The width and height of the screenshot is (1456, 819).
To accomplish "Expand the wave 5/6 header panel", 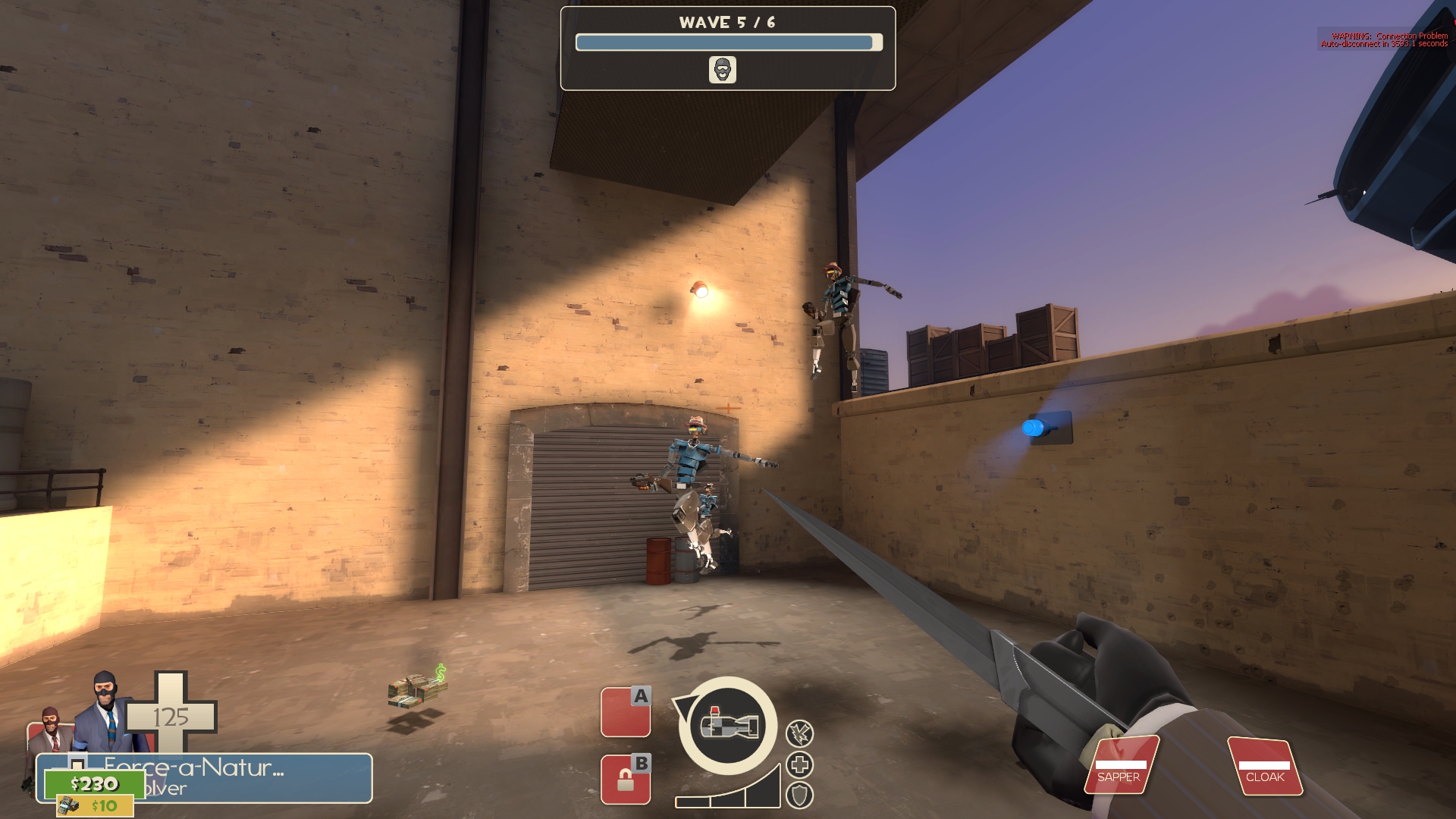I will [x=726, y=45].
